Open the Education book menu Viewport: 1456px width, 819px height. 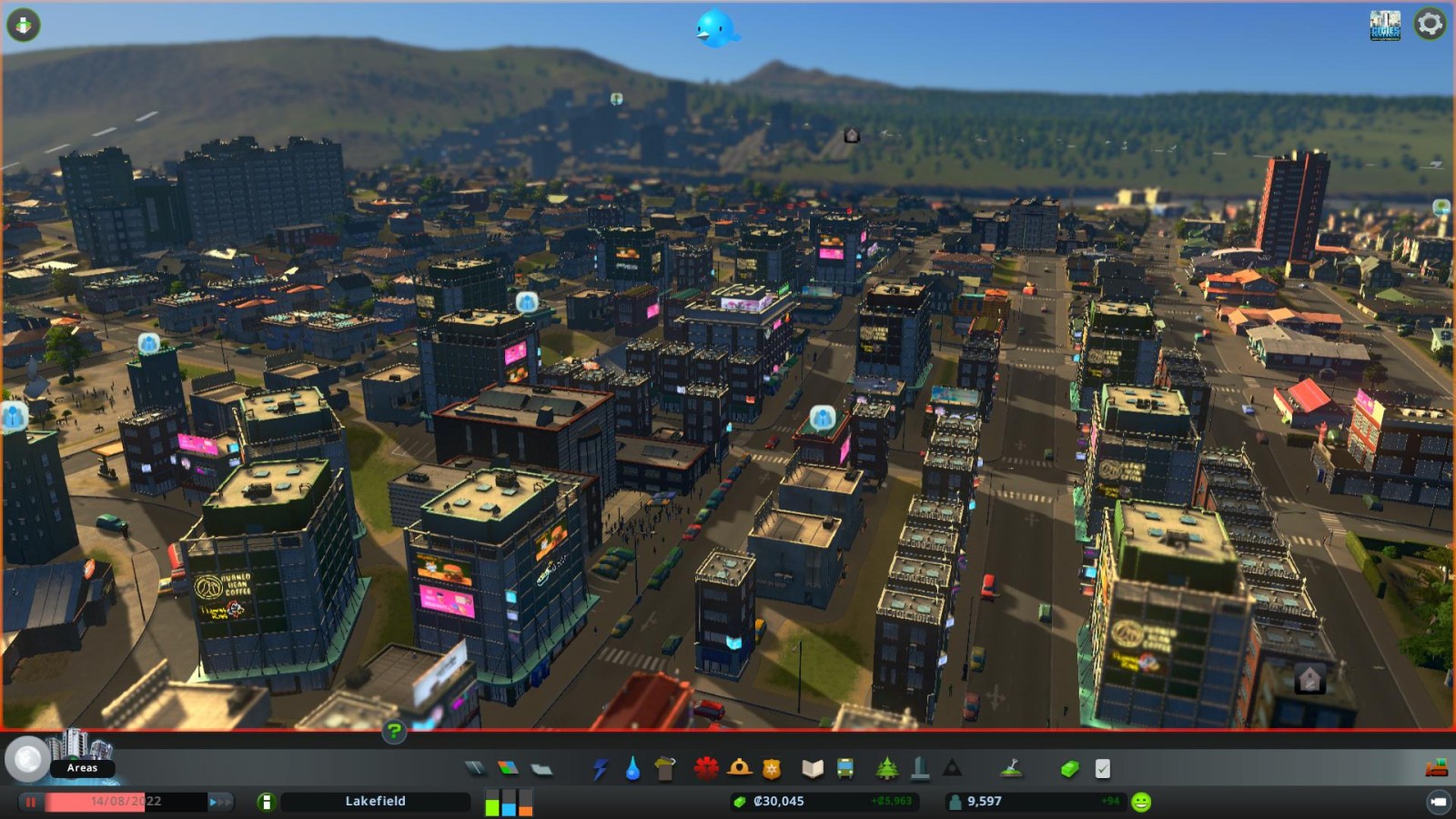pos(813,769)
